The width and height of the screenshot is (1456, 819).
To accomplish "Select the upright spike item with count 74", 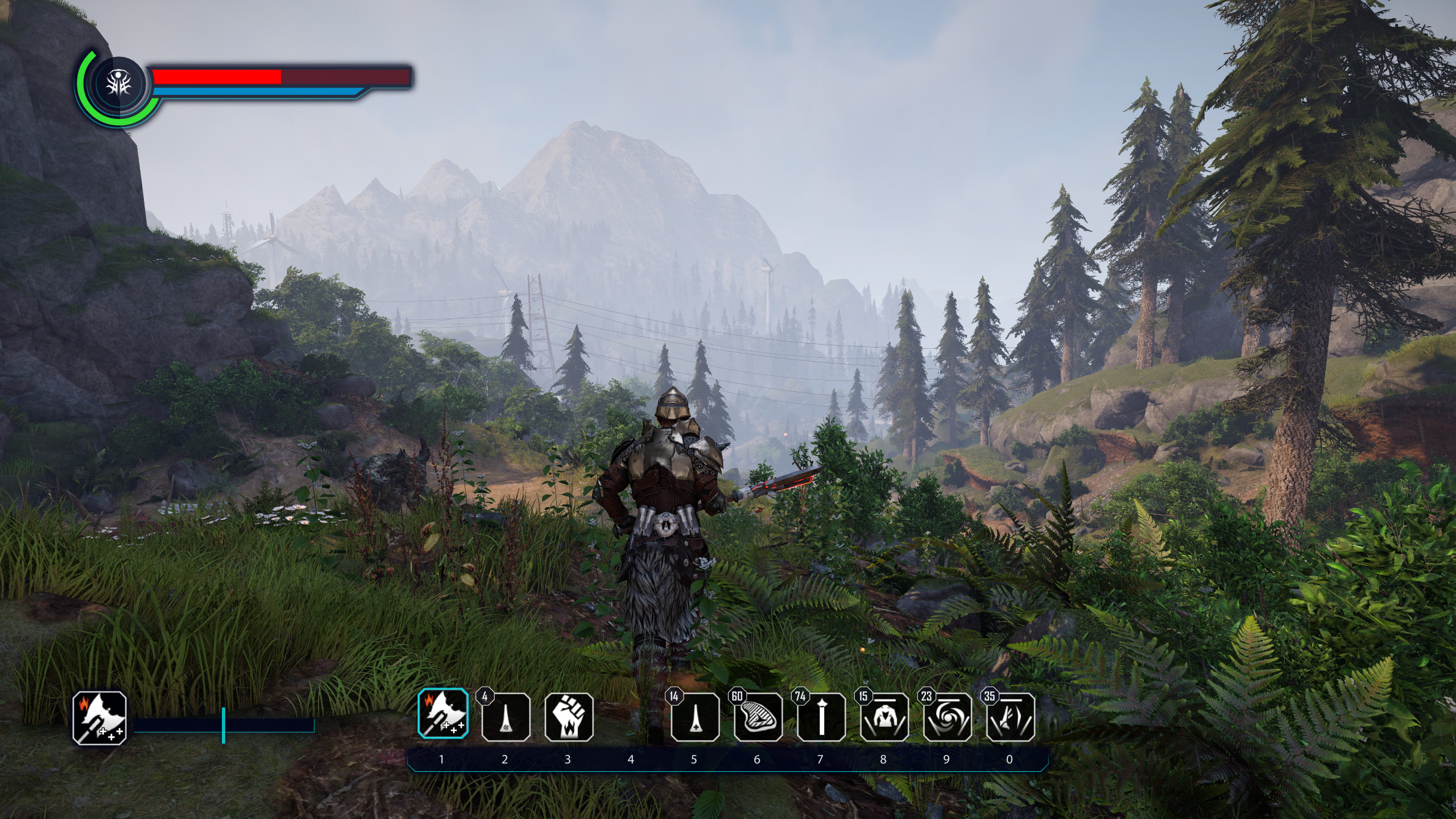I will (821, 717).
